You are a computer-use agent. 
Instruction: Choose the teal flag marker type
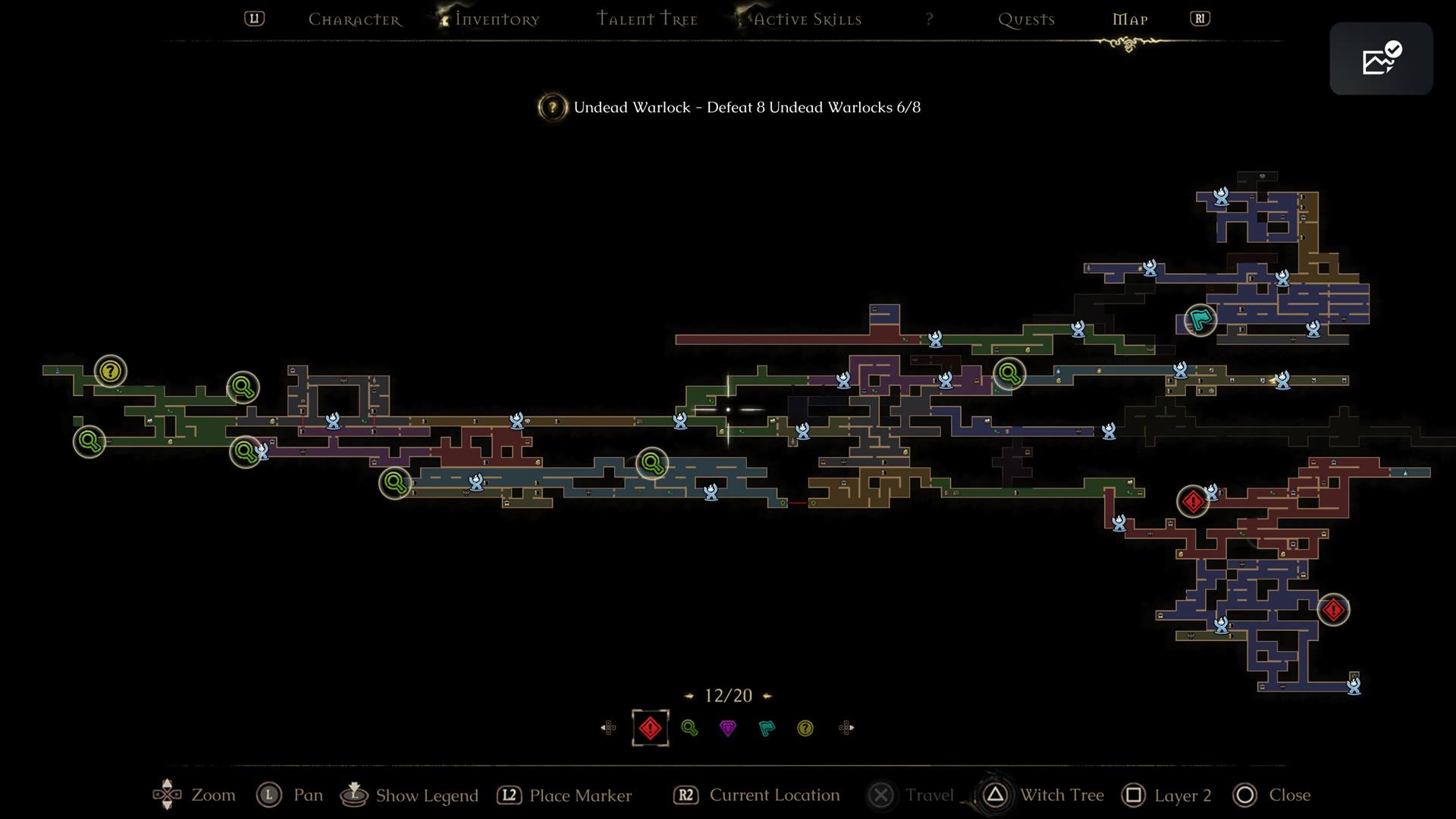tap(767, 728)
